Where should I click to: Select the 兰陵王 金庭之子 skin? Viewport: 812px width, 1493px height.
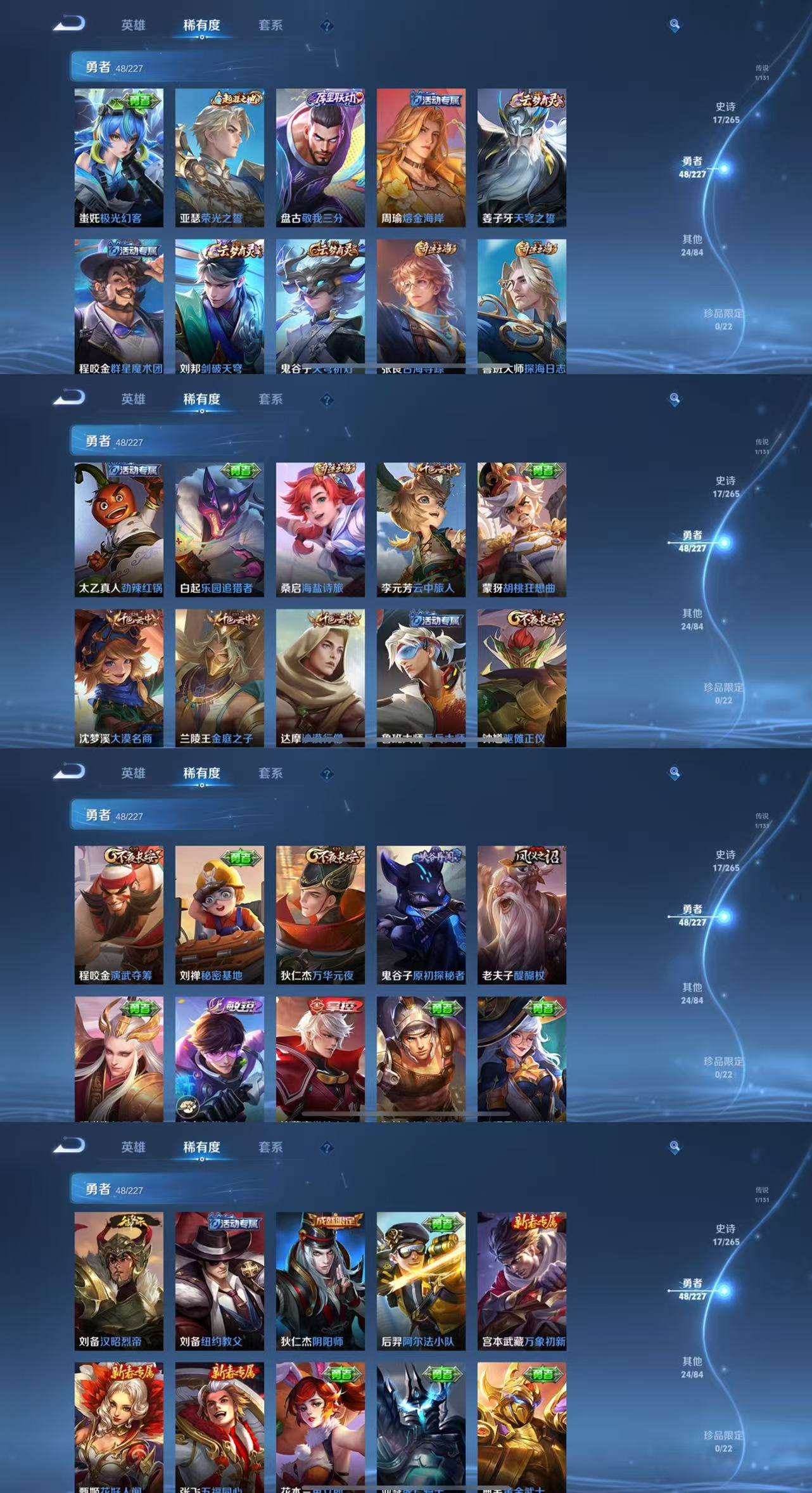tap(219, 677)
